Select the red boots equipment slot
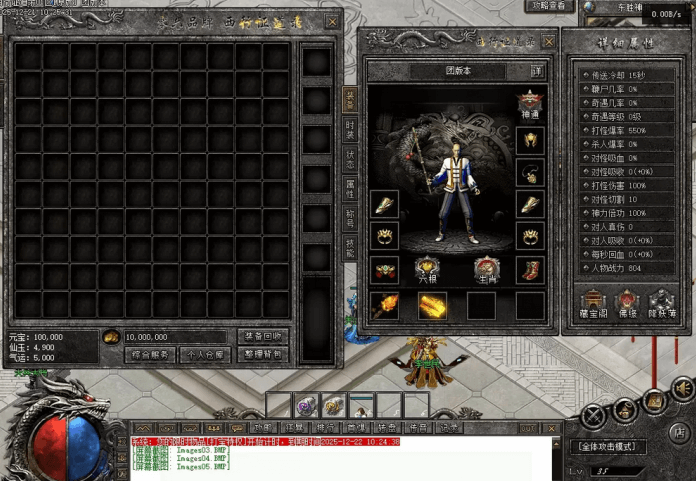This screenshot has width=696, height=481. (x=530, y=270)
